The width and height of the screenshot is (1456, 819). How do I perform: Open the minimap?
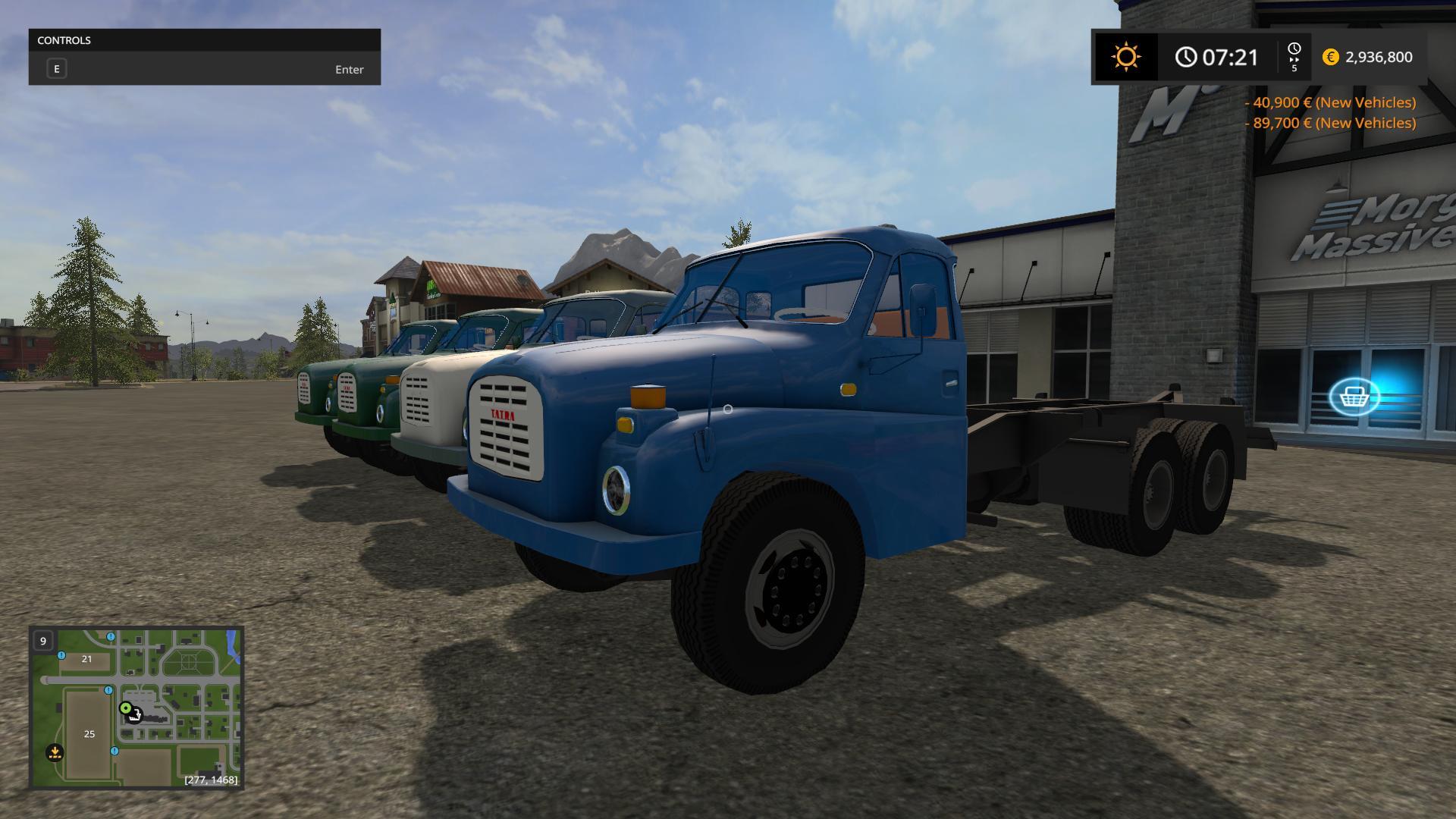136,707
